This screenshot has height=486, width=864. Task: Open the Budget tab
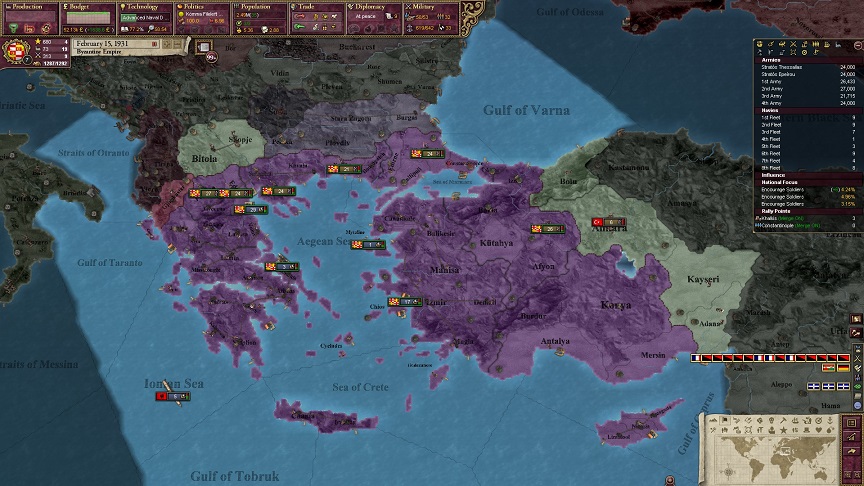pos(88,6)
